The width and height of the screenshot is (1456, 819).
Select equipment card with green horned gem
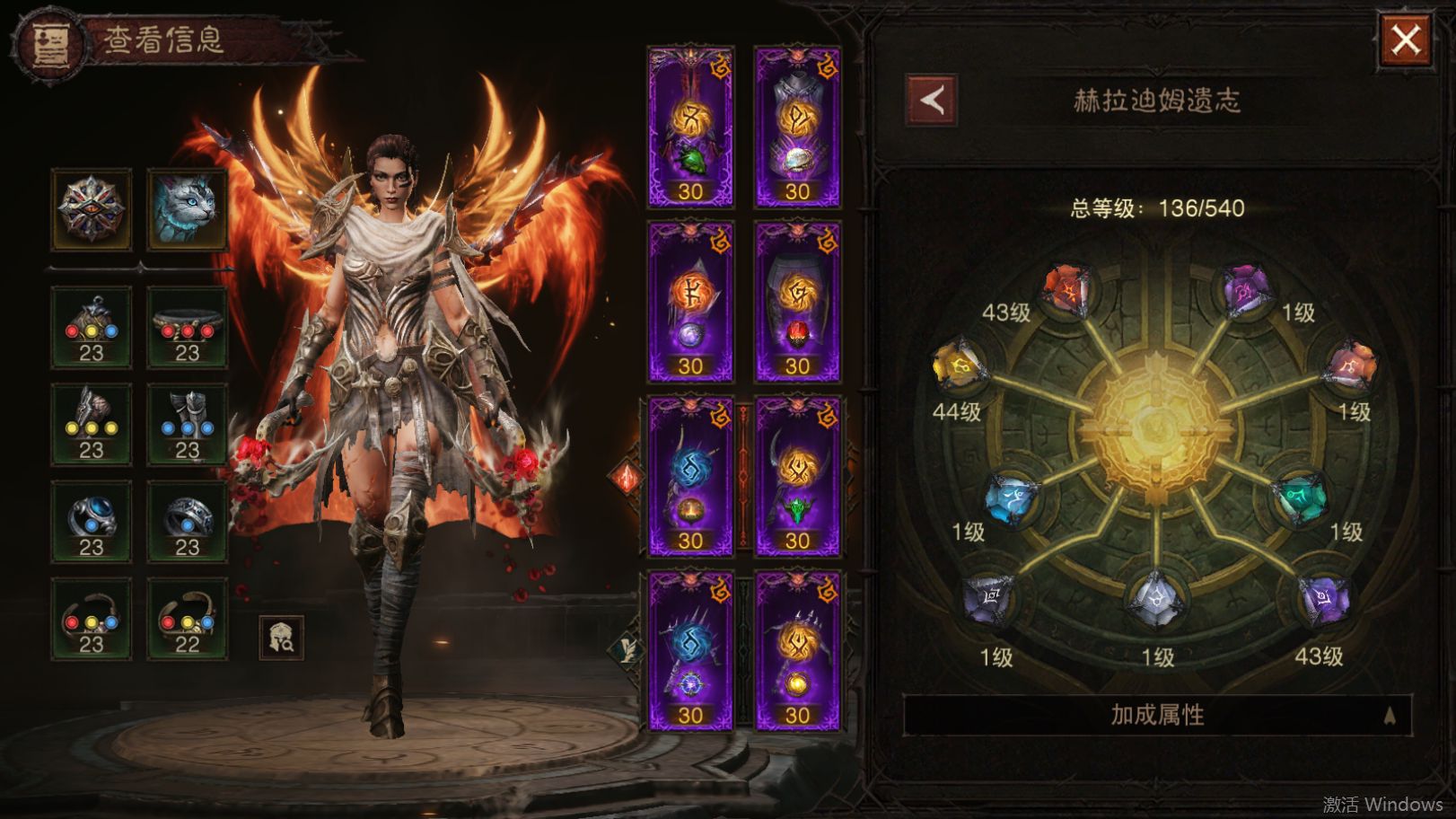click(x=797, y=476)
